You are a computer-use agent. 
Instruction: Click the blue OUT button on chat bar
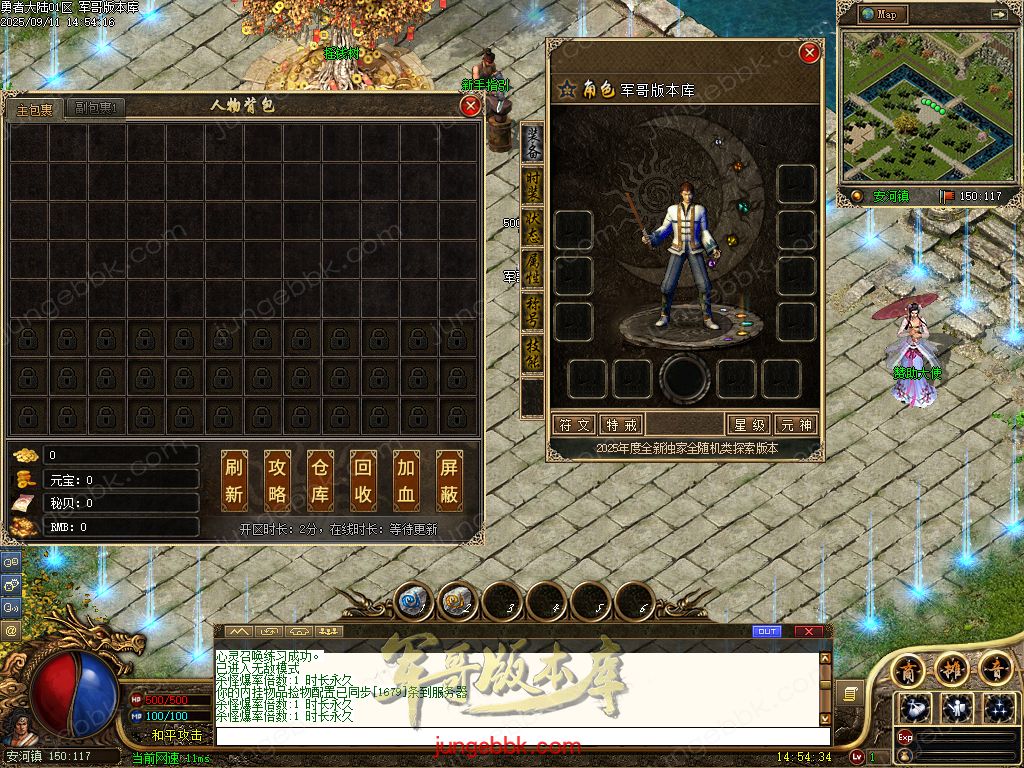click(767, 632)
